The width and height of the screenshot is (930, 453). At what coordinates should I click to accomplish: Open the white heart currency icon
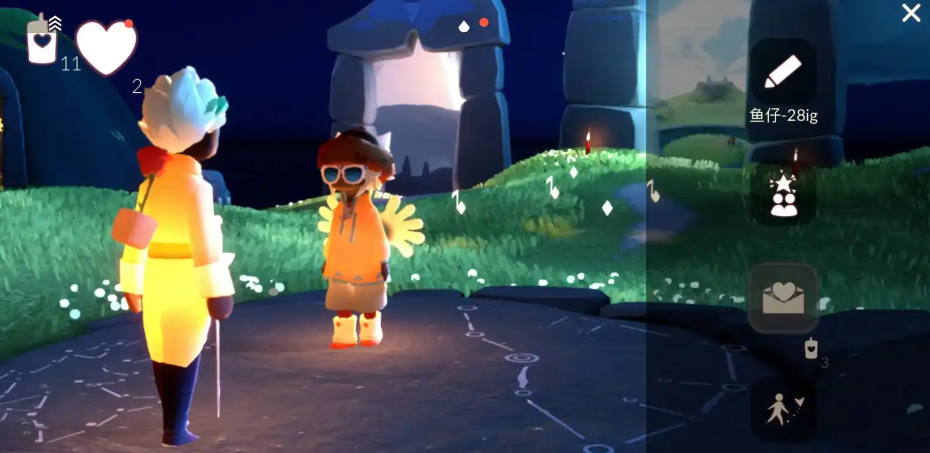coord(106,47)
